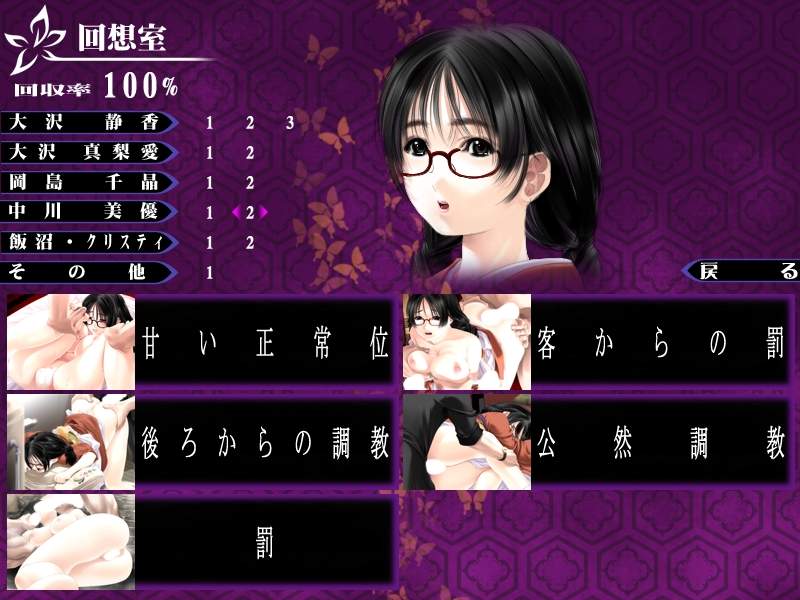
Task: Go back with the 戻る button
Action: (x=743, y=271)
